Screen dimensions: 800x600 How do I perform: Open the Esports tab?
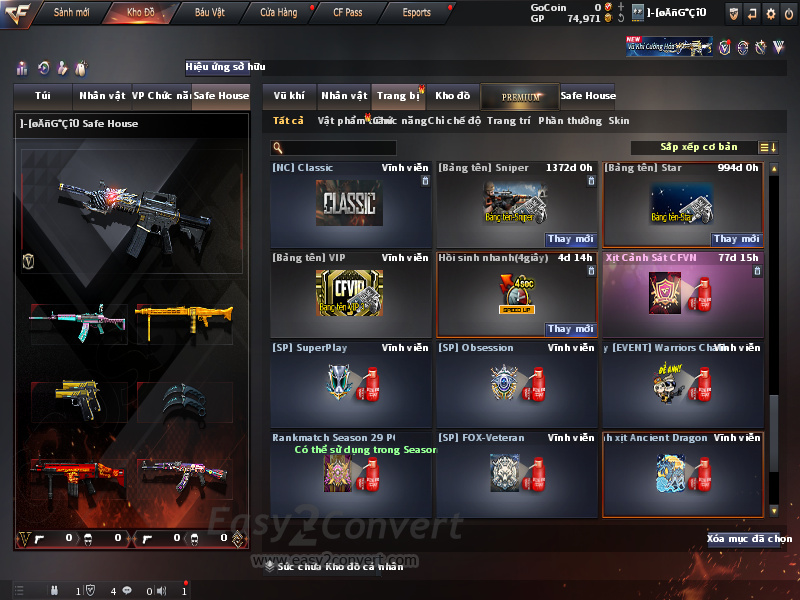point(416,13)
